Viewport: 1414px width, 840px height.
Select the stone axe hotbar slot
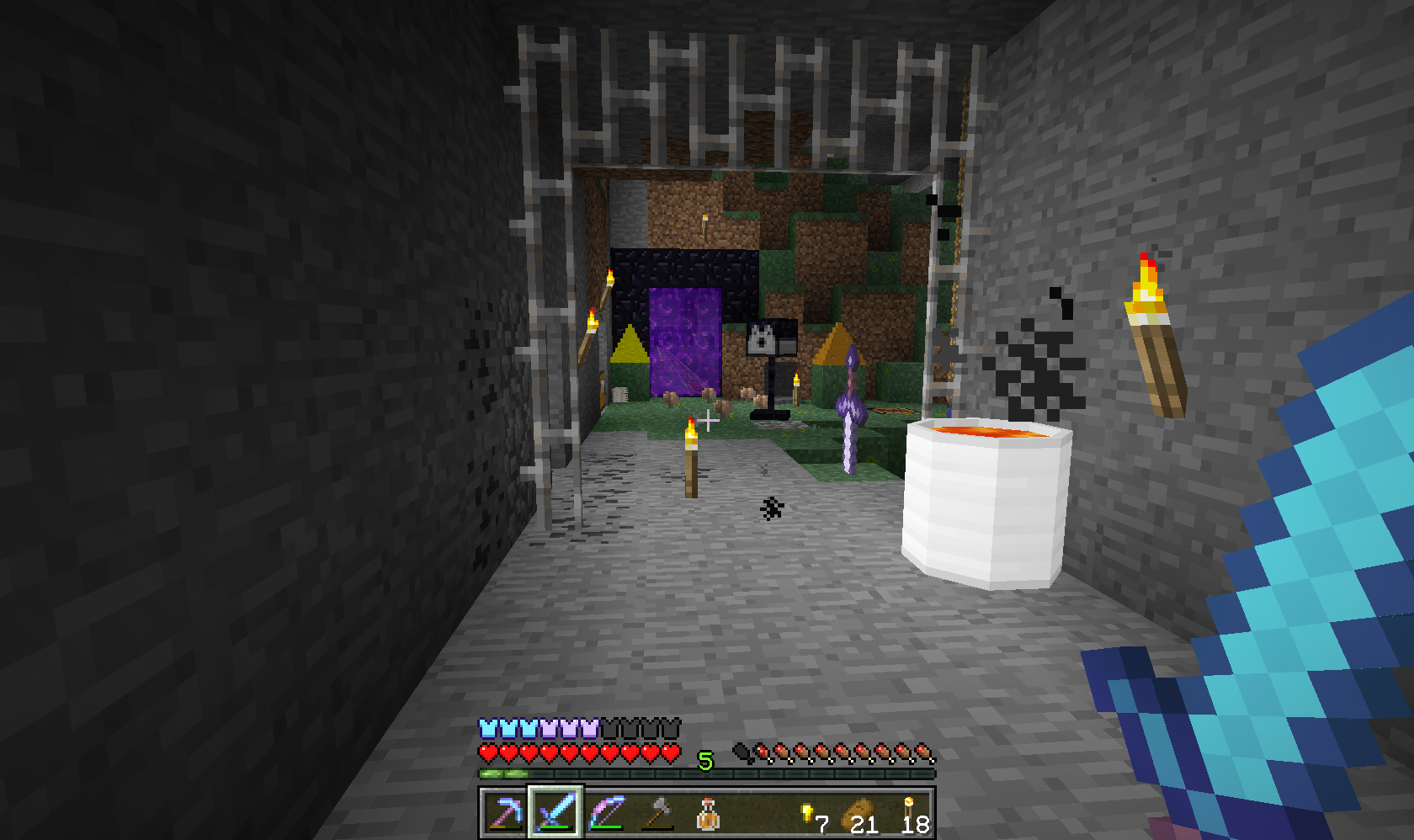pyautogui.click(x=660, y=815)
